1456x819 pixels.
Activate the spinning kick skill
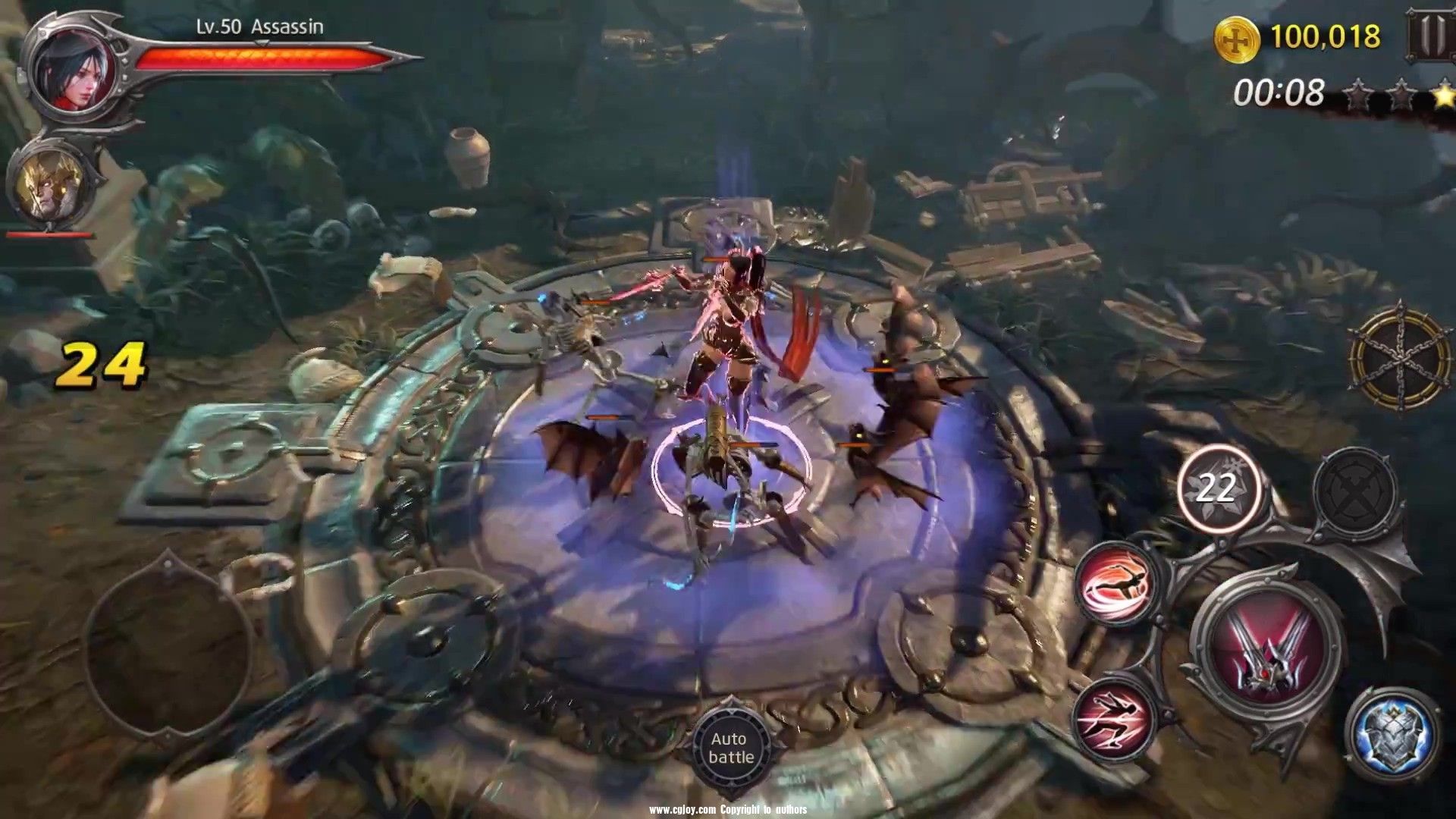(1116, 584)
